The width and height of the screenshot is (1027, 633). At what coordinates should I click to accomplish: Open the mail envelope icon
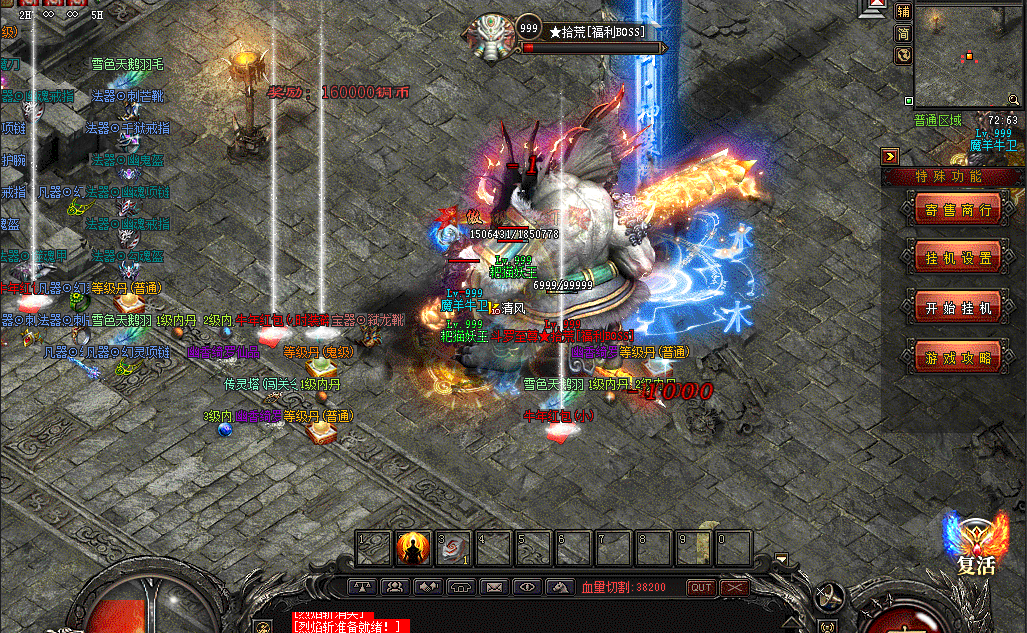click(x=493, y=587)
